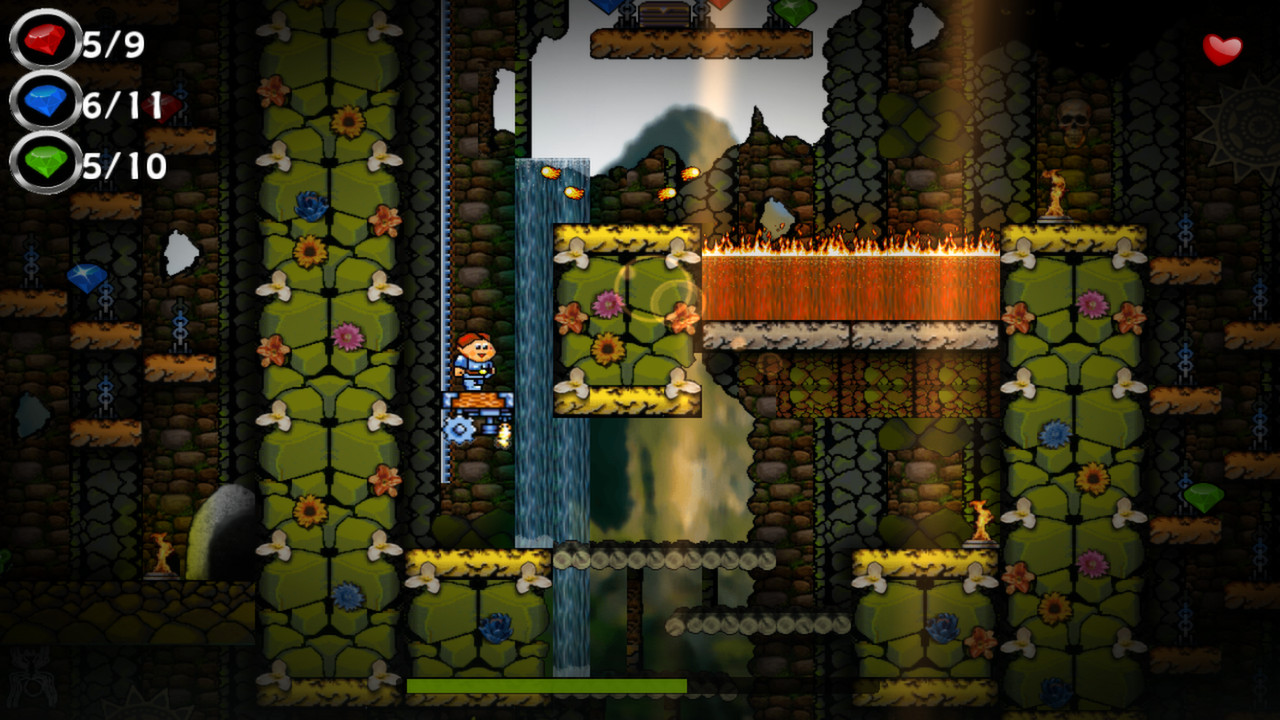Click the 6/11 sapphire count label

pyautogui.click(x=120, y=103)
